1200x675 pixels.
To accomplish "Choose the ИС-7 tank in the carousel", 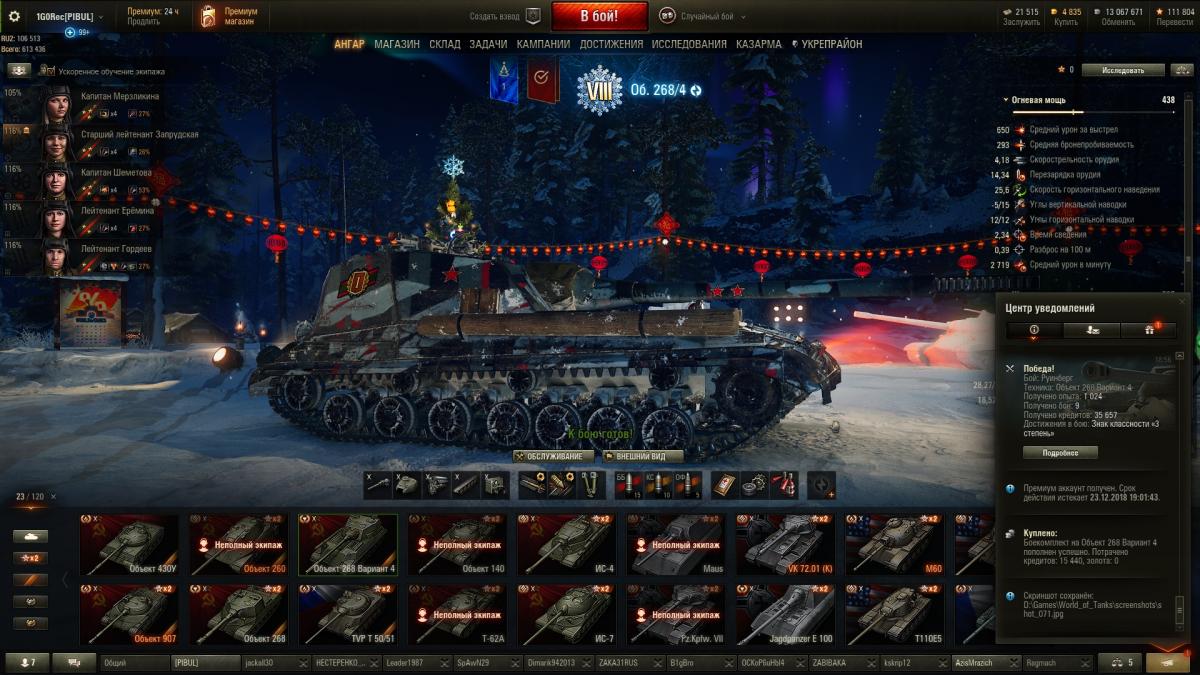I will coord(567,615).
